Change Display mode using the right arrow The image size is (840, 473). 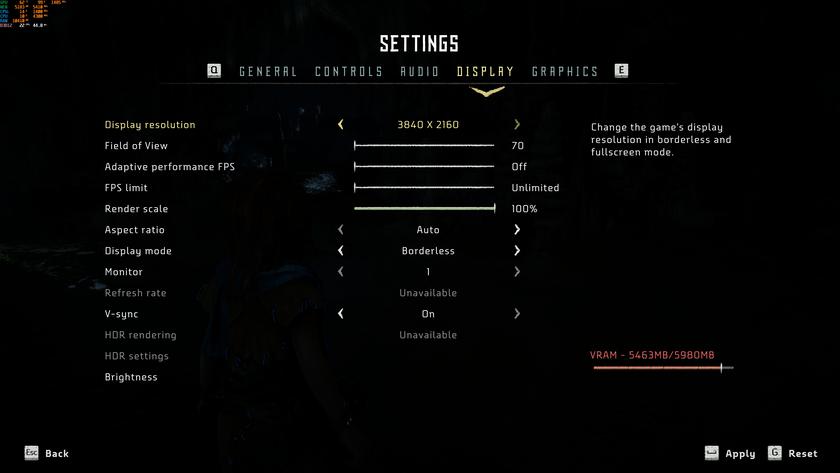coord(517,251)
